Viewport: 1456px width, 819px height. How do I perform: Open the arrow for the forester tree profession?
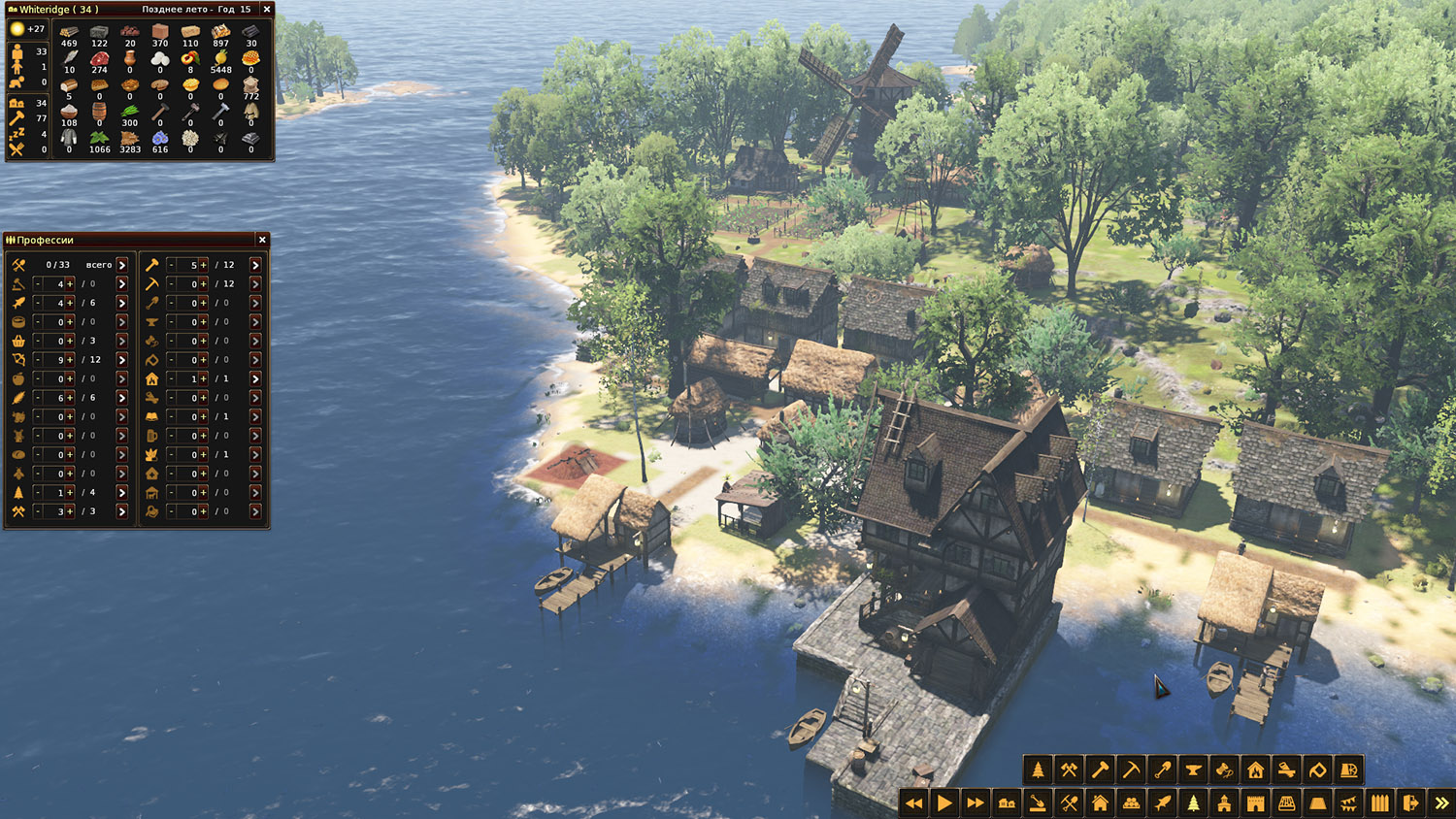pos(122,493)
